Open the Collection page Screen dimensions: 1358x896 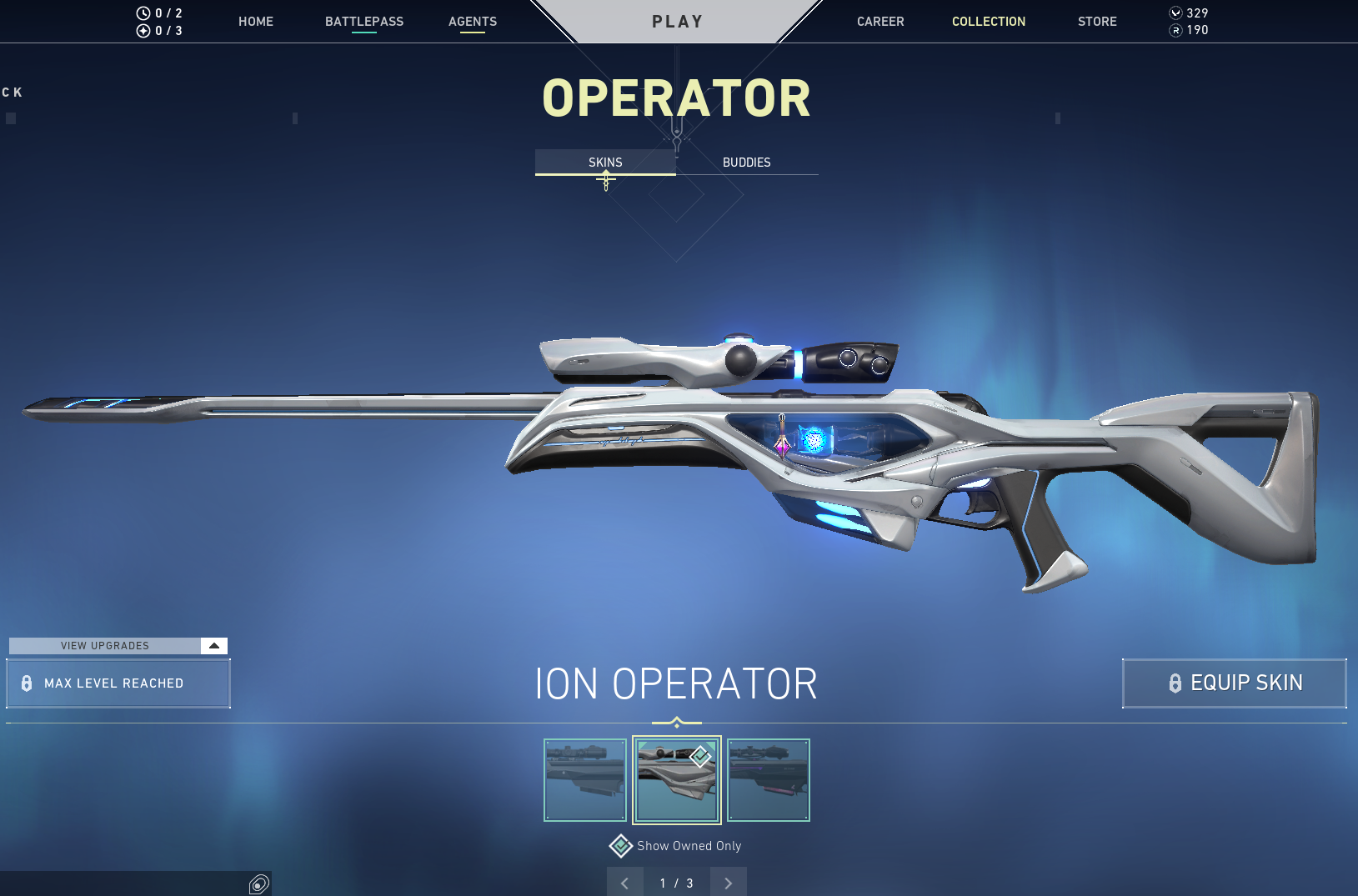pos(988,22)
